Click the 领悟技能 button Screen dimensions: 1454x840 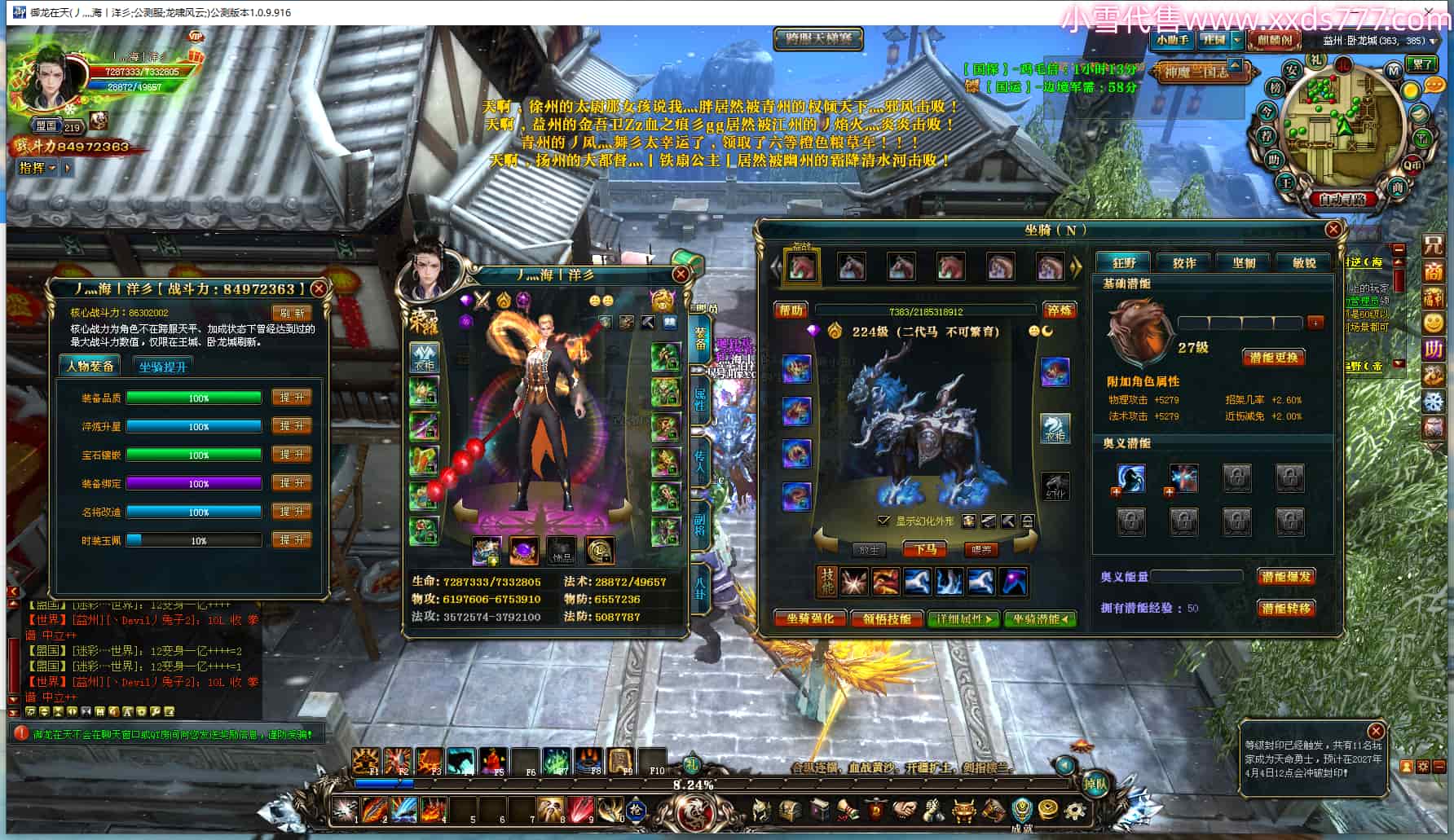point(886,619)
